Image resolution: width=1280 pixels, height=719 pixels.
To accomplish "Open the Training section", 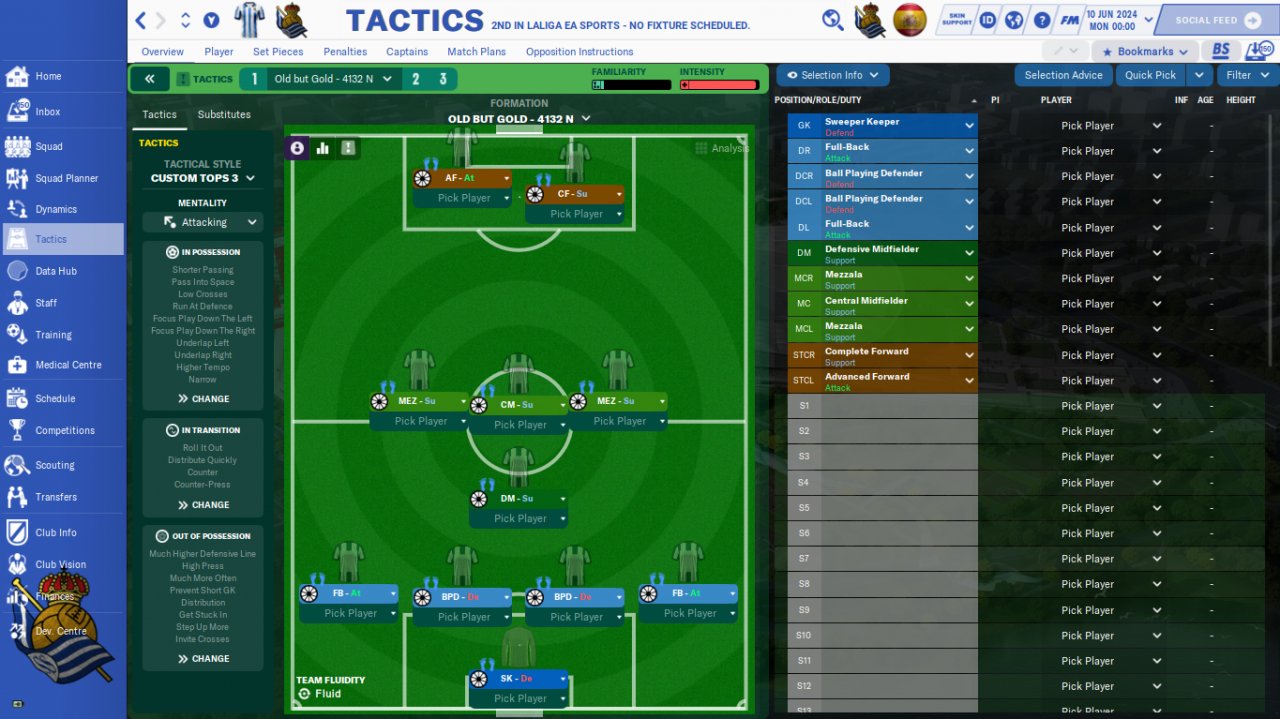I will click(x=53, y=335).
